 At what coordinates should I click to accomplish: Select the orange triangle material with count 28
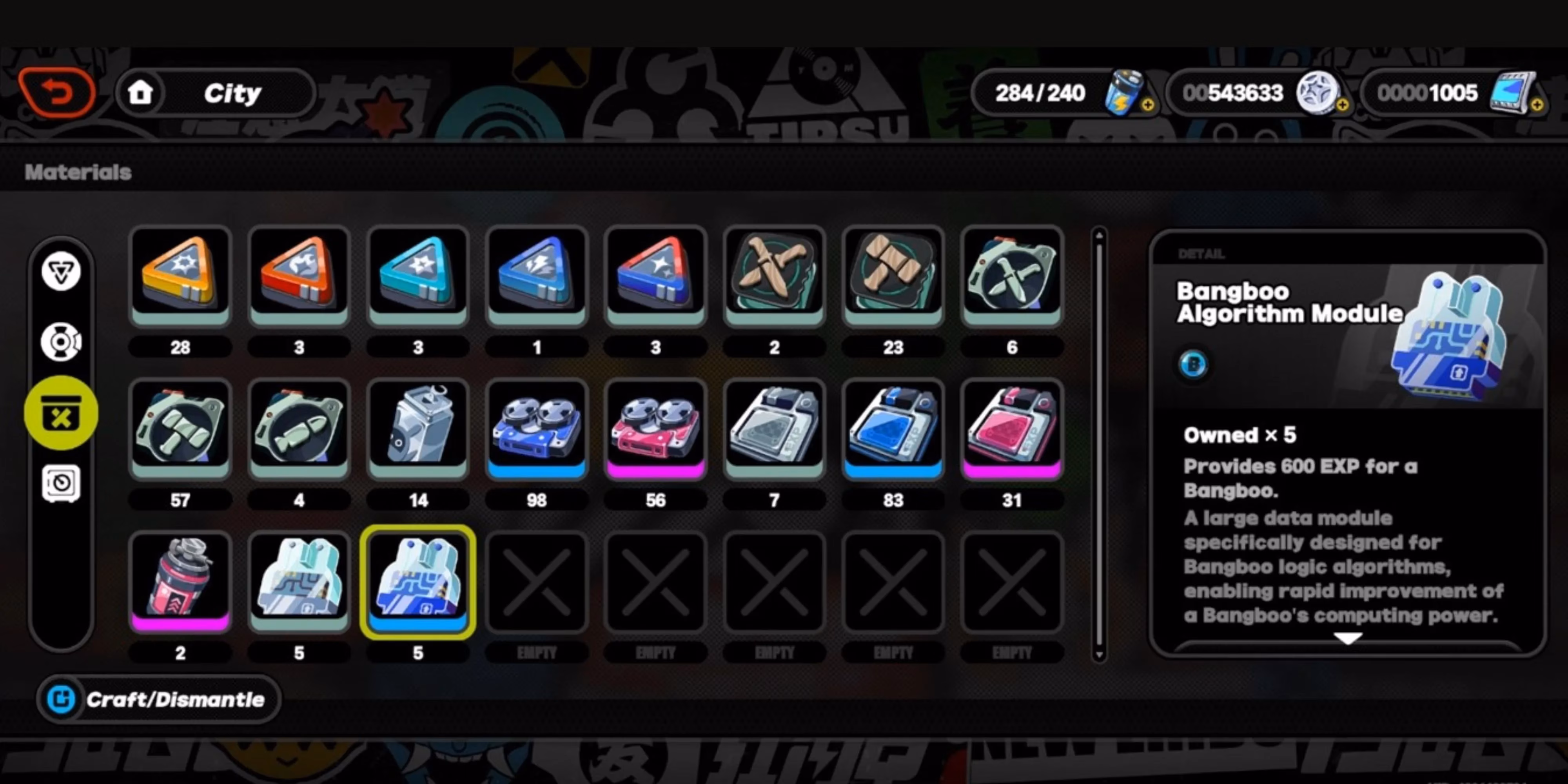[180, 277]
